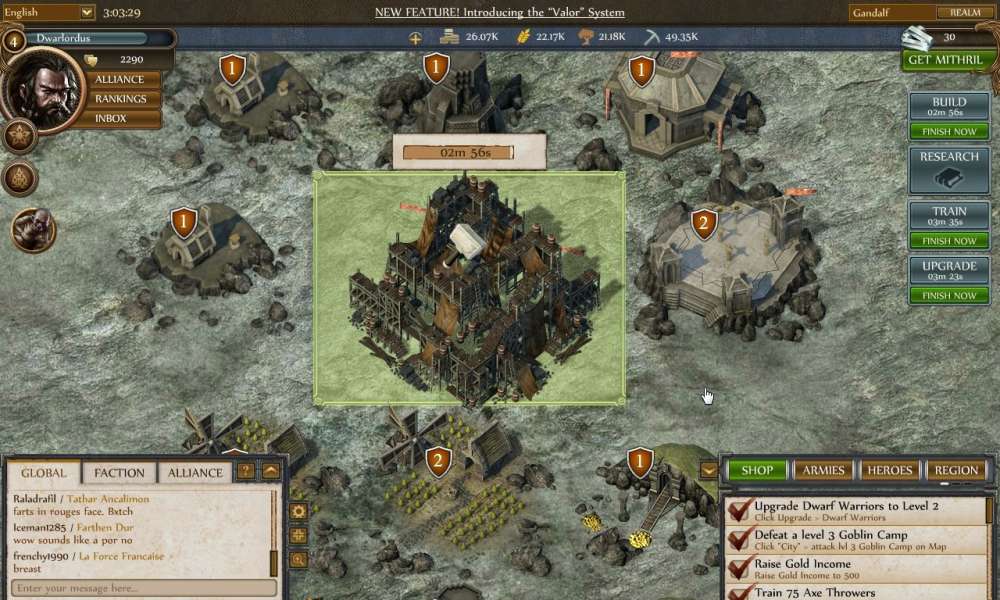Open chat settings gear icon
The width and height of the screenshot is (1000, 600).
click(298, 511)
